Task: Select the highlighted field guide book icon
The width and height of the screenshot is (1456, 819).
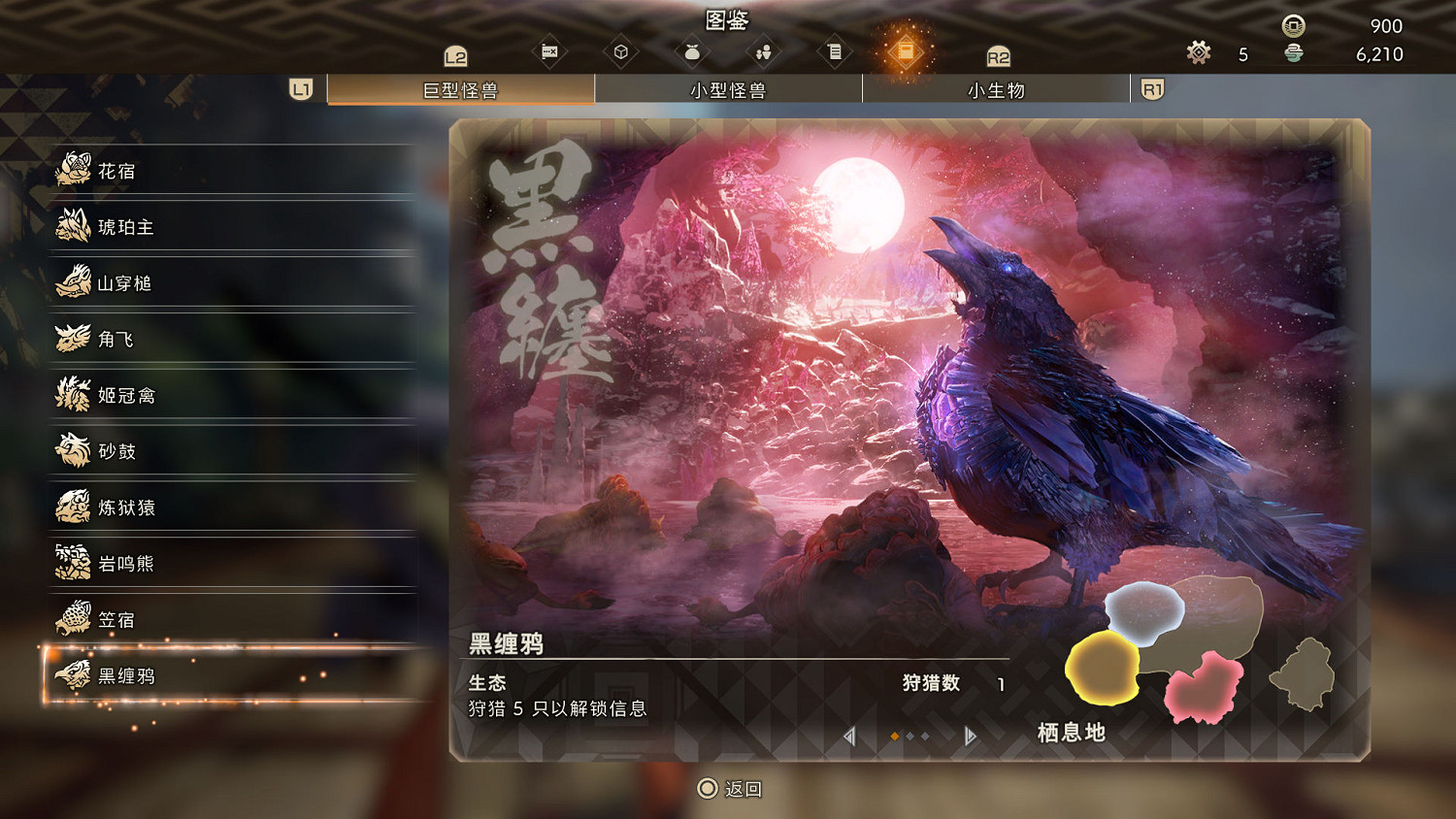Action: click(906, 49)
